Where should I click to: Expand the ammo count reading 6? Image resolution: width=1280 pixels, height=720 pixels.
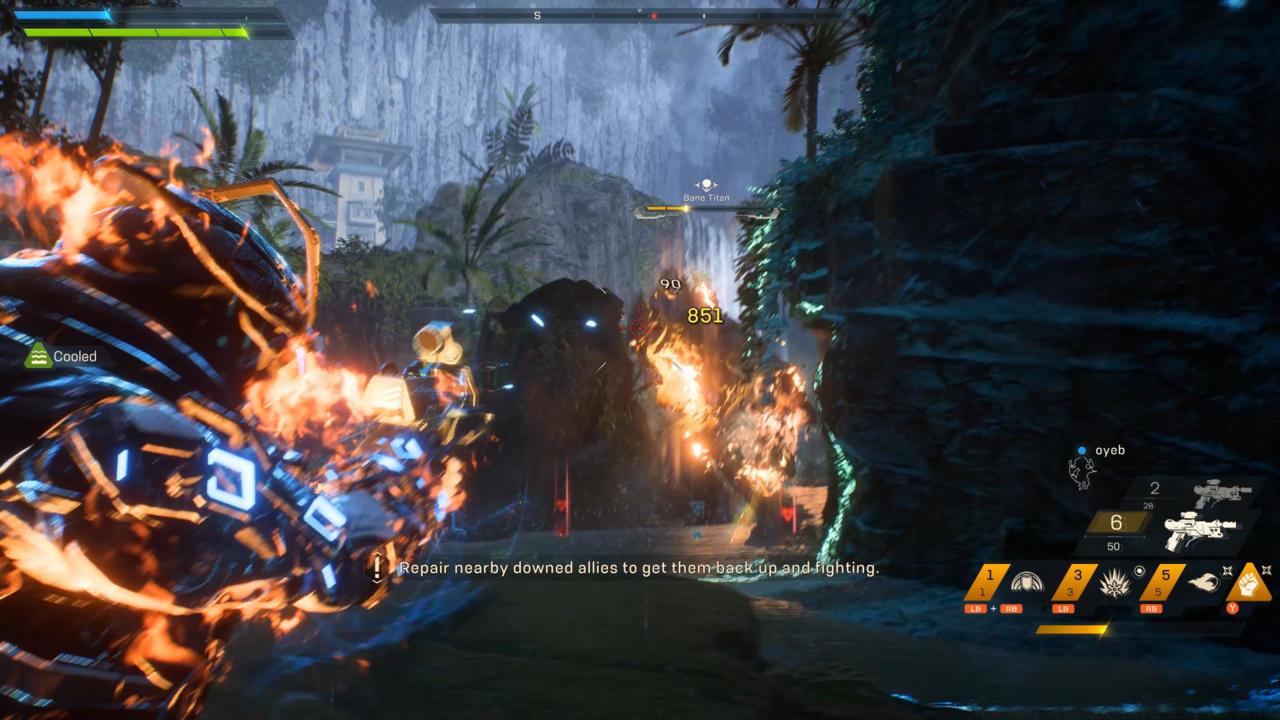[x=1116, y=523]
